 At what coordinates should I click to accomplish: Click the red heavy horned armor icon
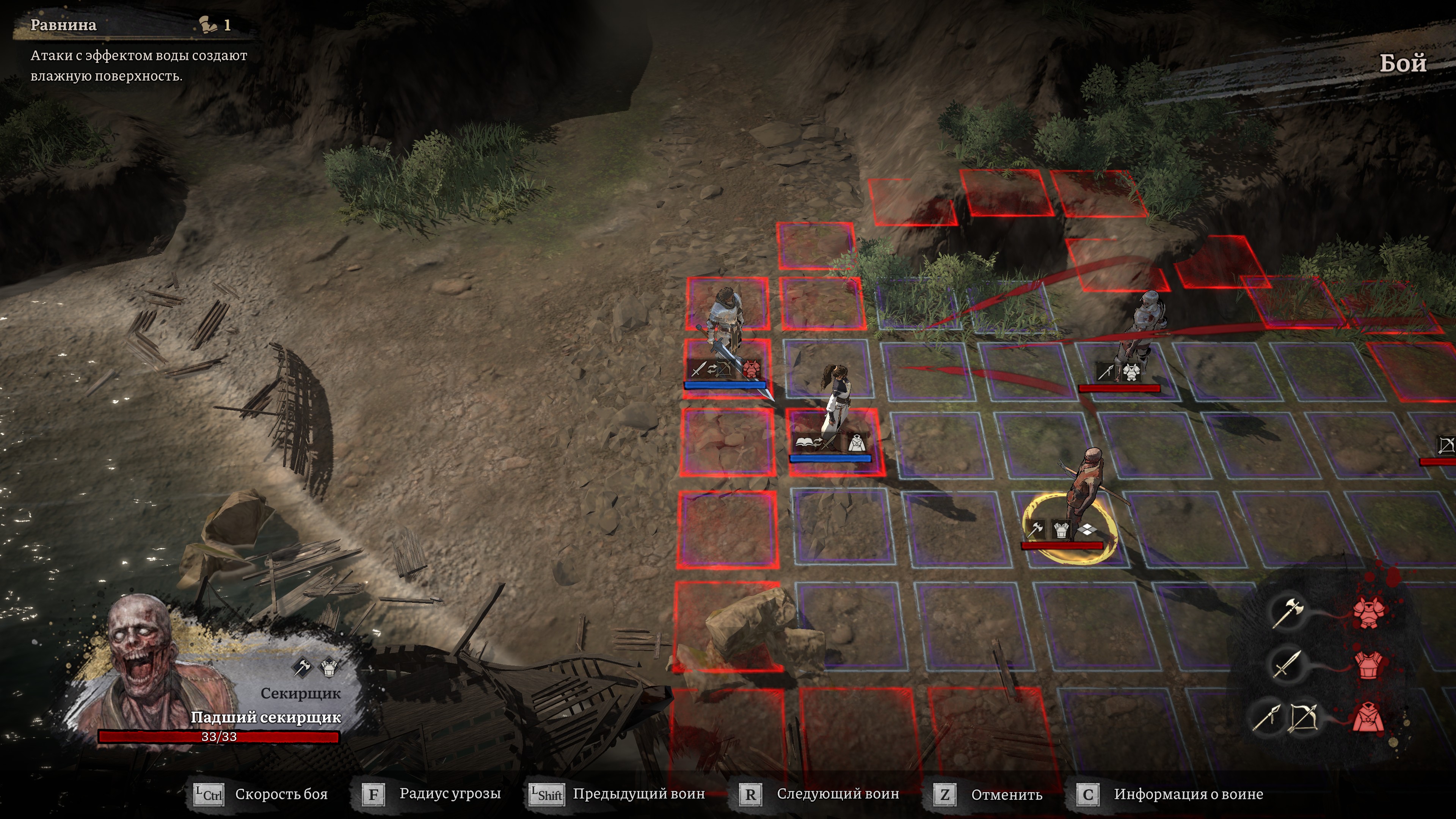[x=1368, y=612]
